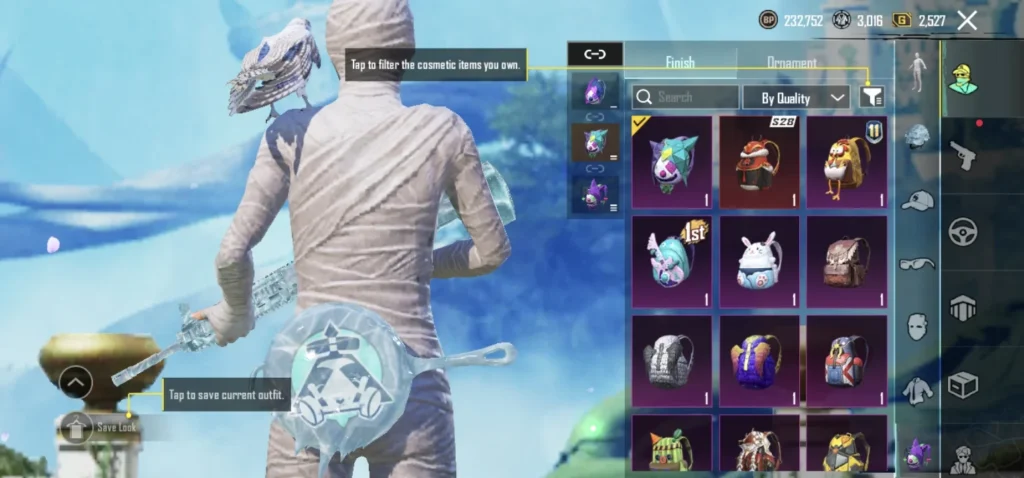
Task: Select the face mask category
Action: pos(917,326)
